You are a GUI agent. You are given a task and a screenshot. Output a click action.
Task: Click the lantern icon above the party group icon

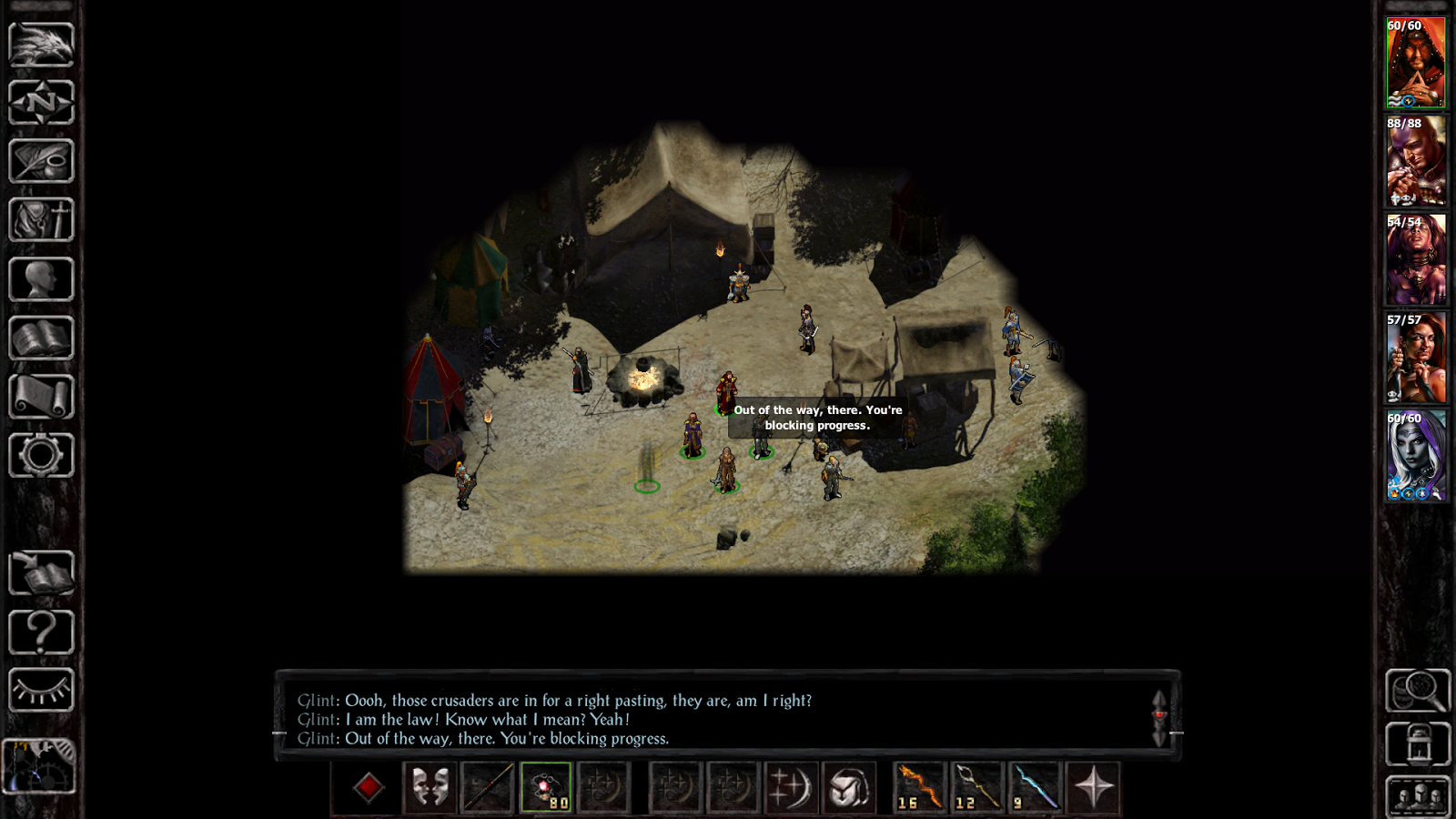1417,743
